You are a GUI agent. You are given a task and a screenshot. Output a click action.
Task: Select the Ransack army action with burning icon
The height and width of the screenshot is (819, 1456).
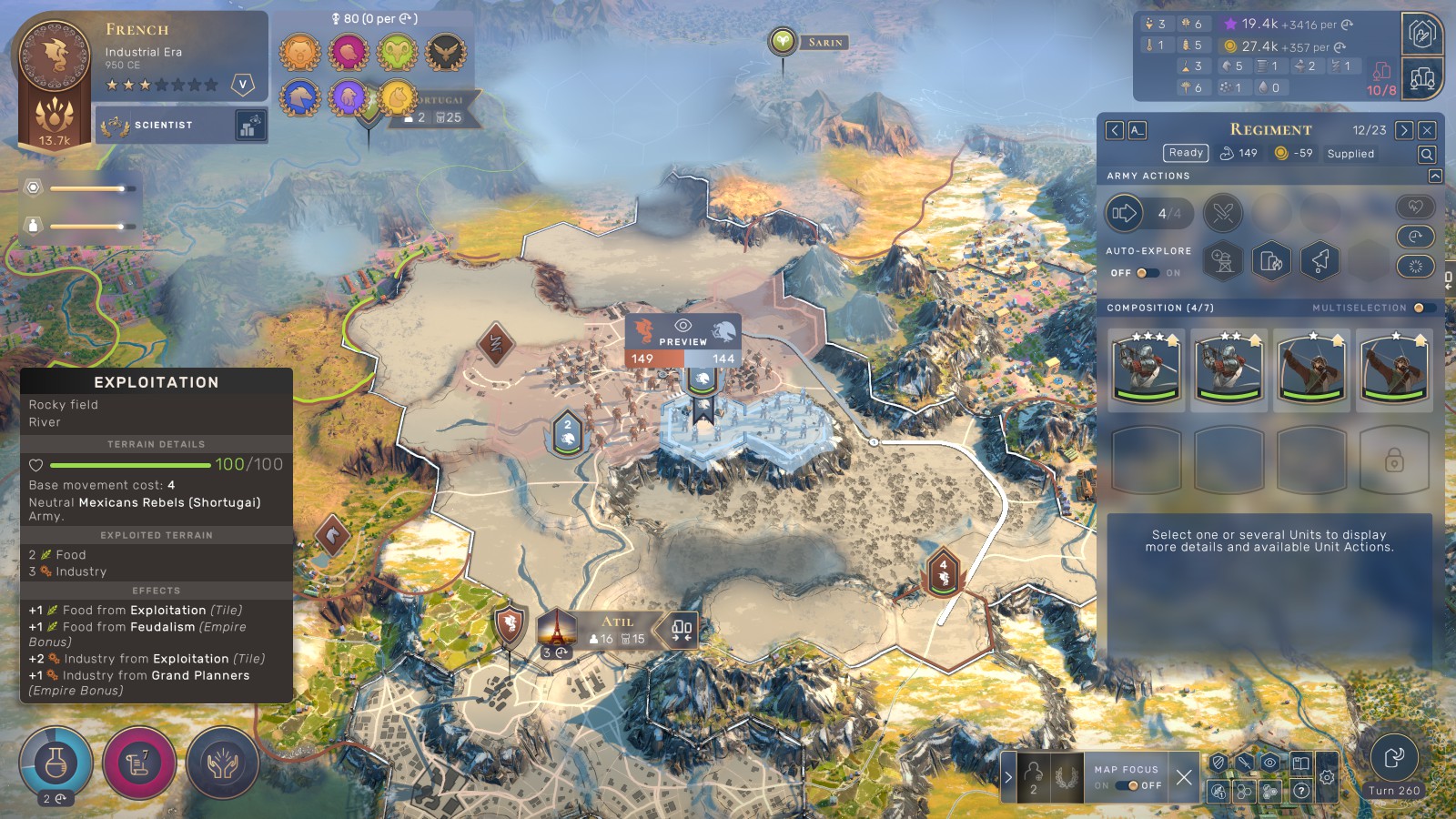pos(1272,261)
